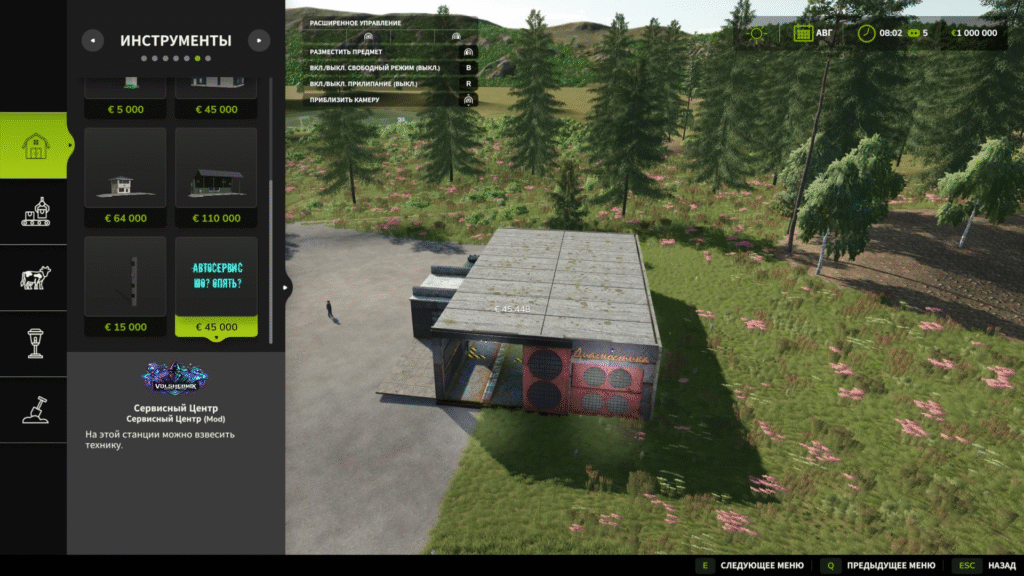1024x576 pixels.
Task: Collapse the side panel with edge arrow
Action: (285, 287)
